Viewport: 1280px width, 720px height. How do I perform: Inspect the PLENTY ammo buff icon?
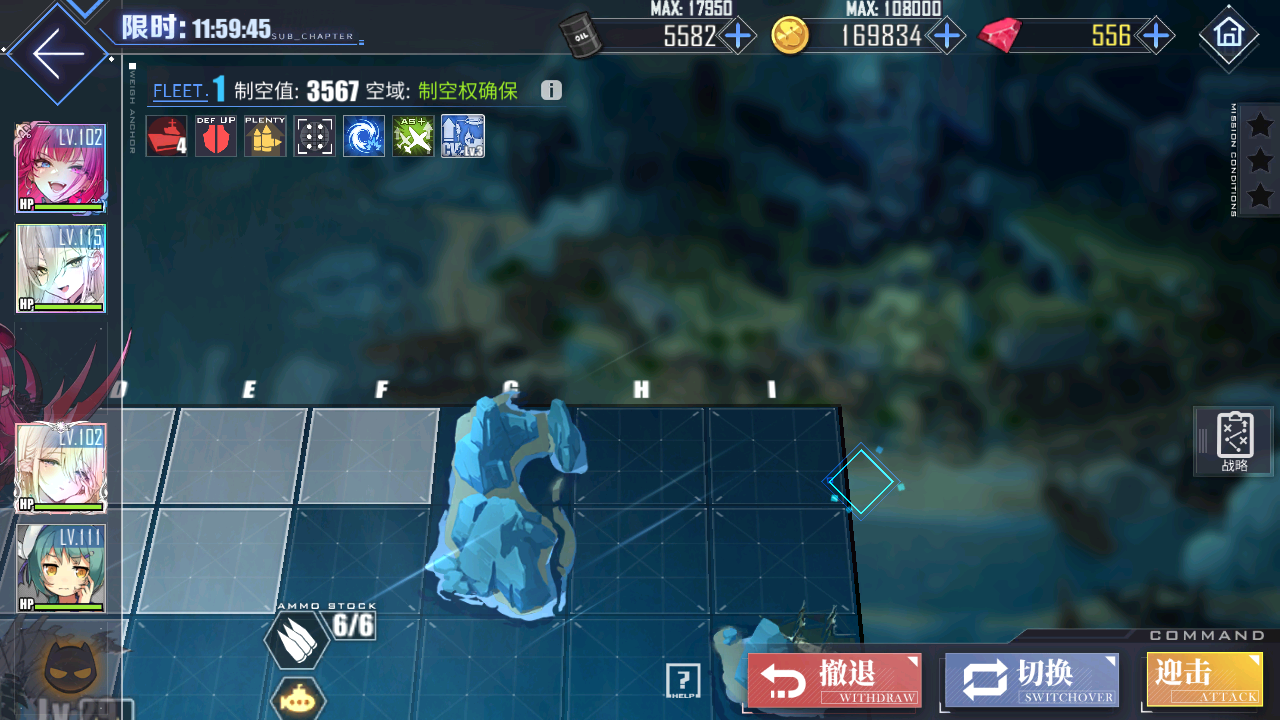click(265, 136)
